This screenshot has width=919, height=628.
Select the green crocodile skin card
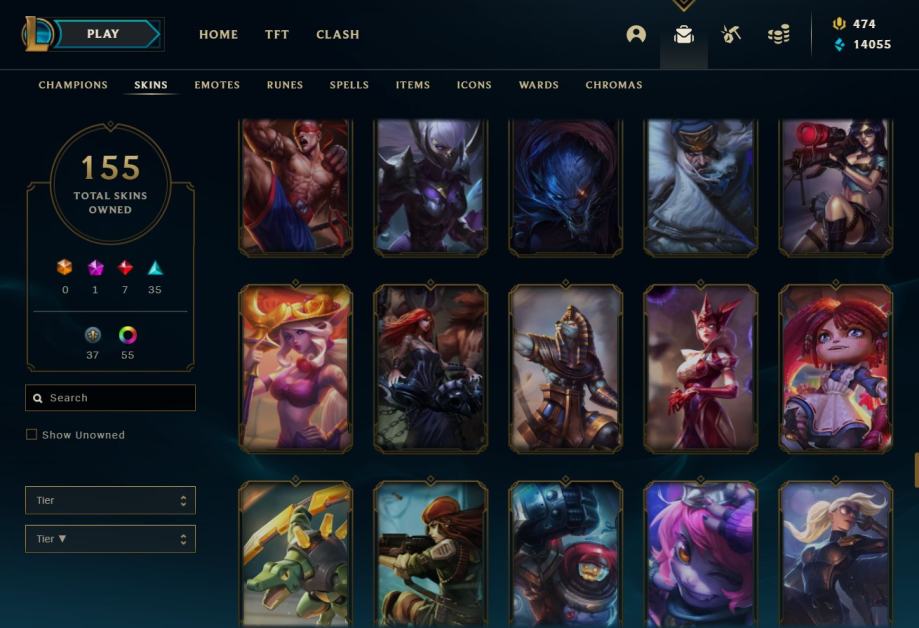click(295, 555)
